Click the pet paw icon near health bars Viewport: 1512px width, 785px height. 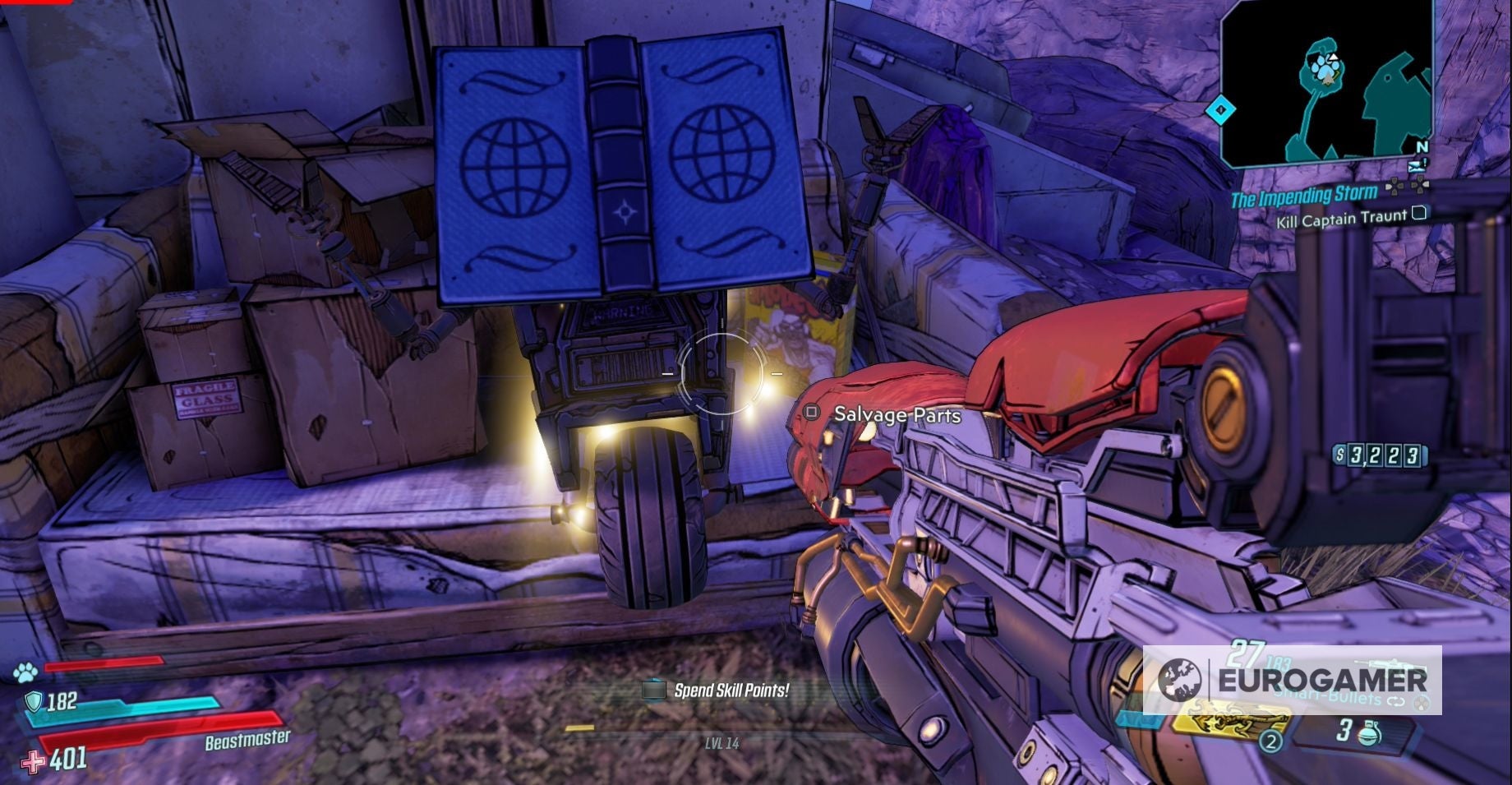pos(27,672)
